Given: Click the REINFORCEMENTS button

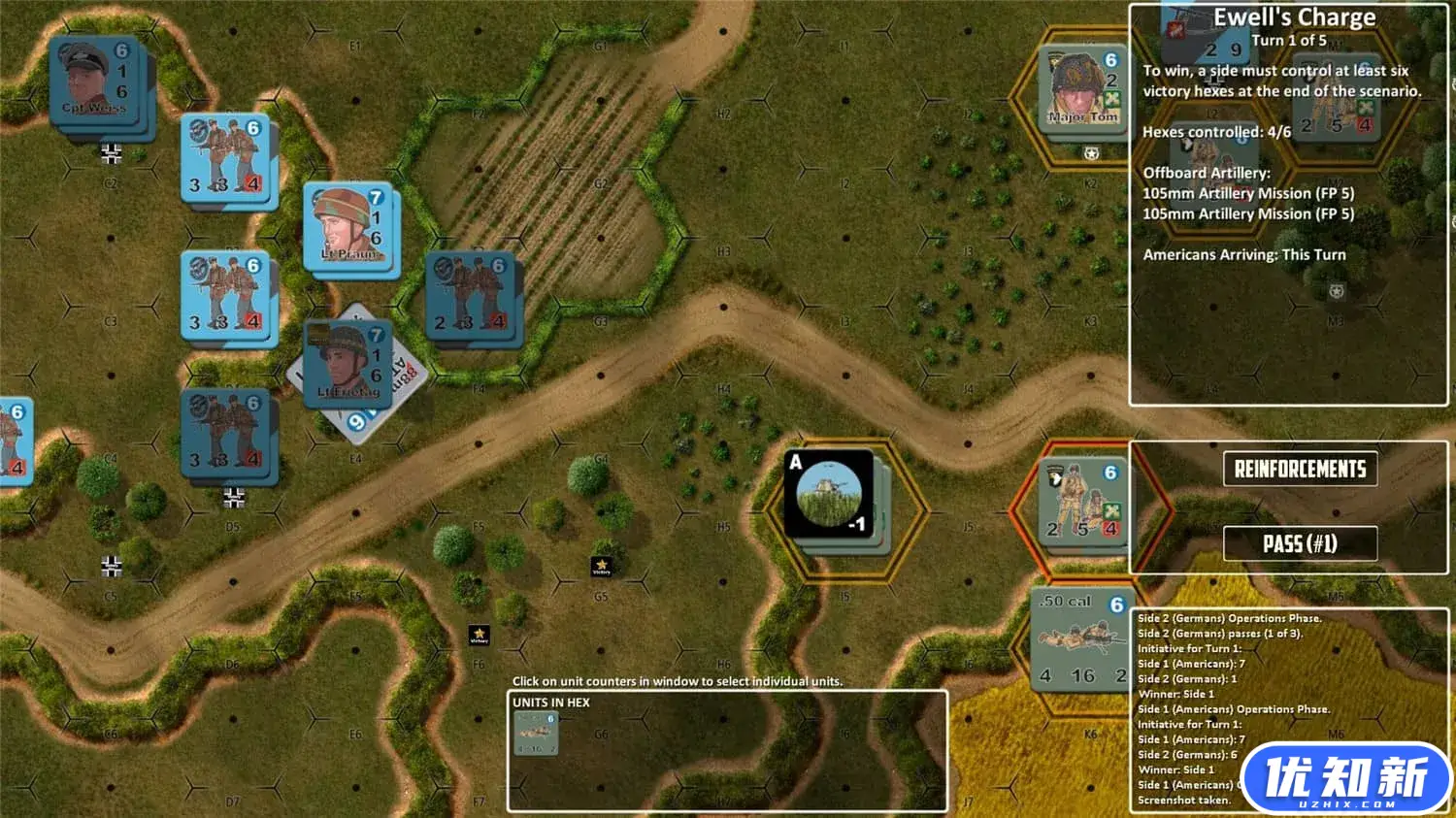Looking at the screenshot, I should 1301,469.
